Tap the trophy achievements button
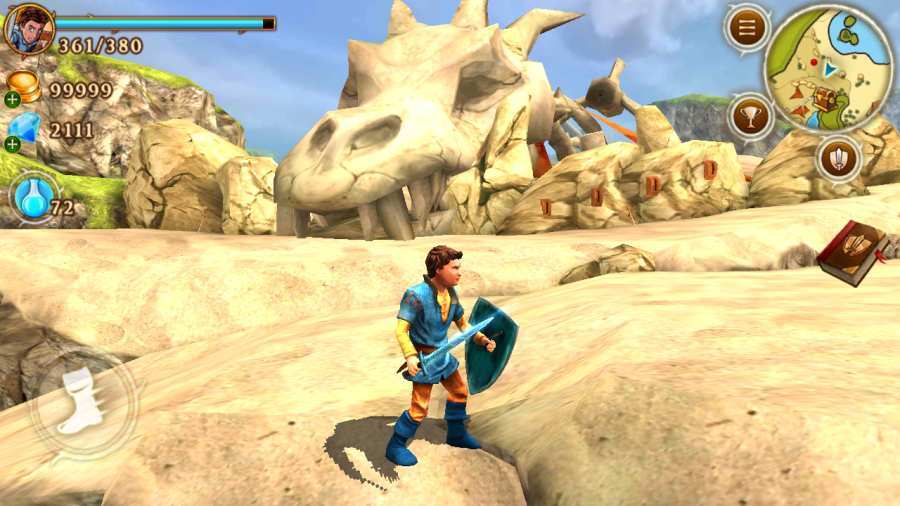 [750, 115]
